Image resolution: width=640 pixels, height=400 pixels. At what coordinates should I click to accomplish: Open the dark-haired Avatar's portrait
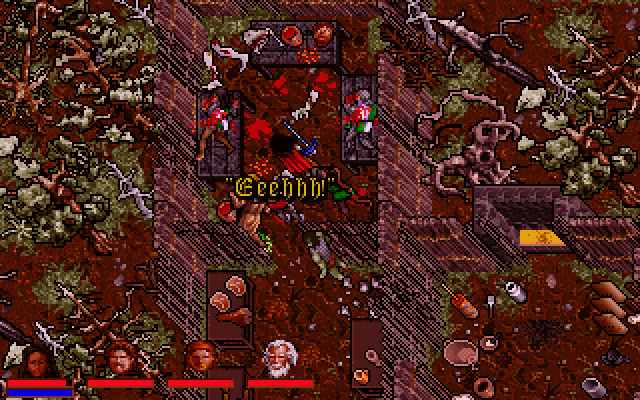(x=38, y=357)
